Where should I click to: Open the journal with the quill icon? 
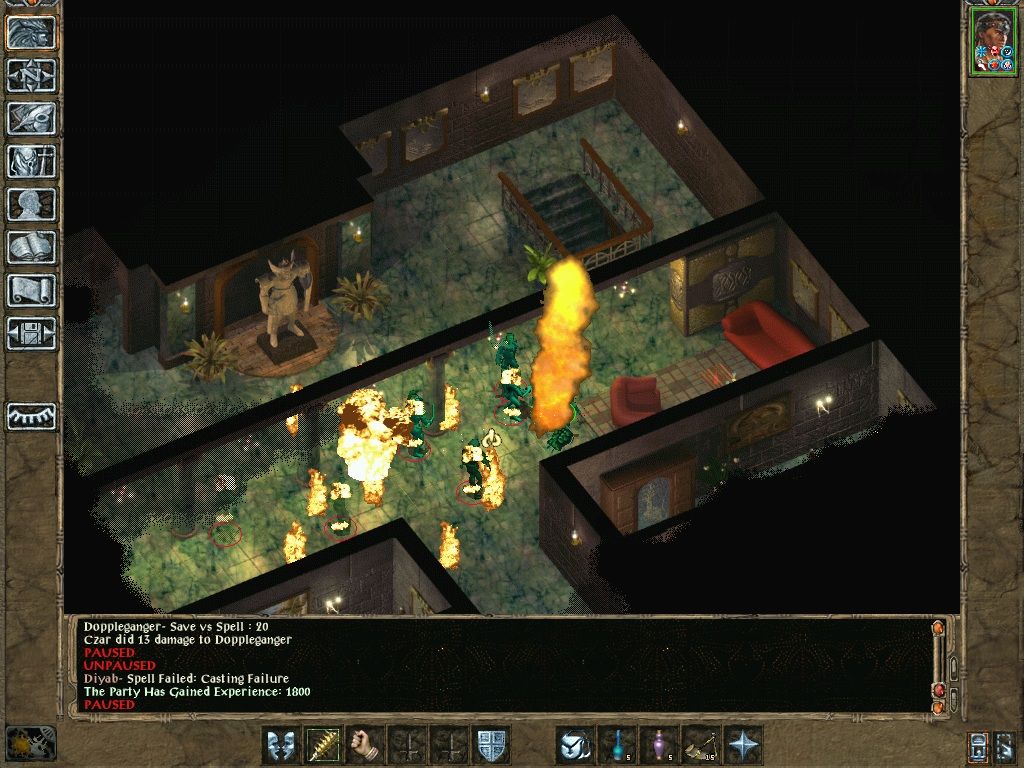tap(32, 118)
